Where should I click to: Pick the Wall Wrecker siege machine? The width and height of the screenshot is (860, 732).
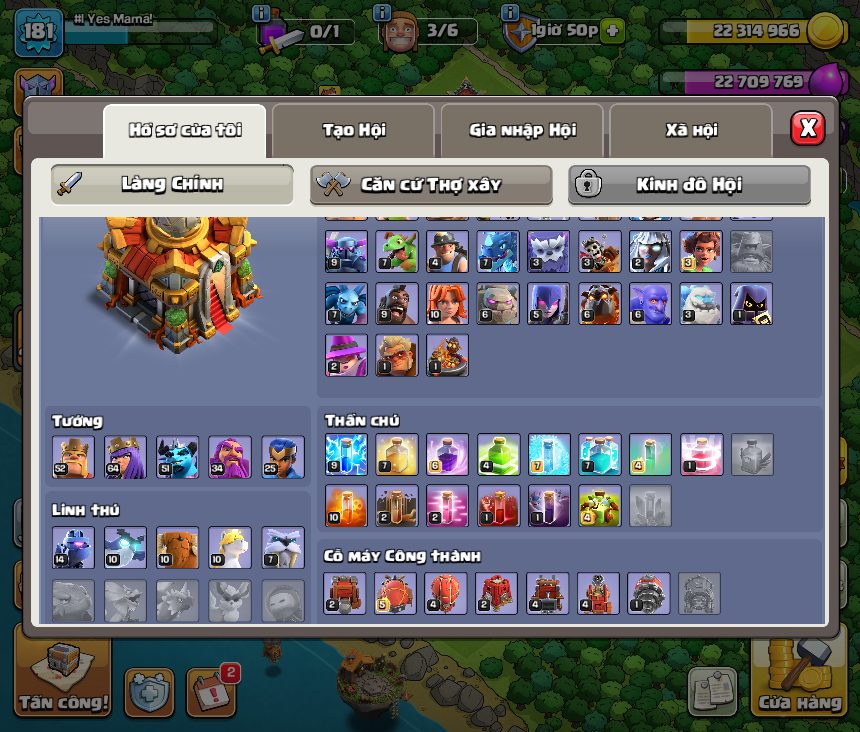point(346,593)
